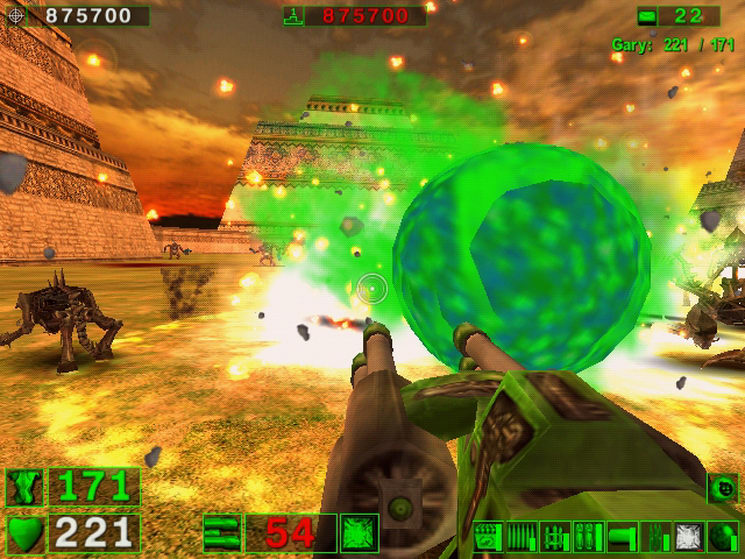Click the square icon right of the 54

(358, 532)
